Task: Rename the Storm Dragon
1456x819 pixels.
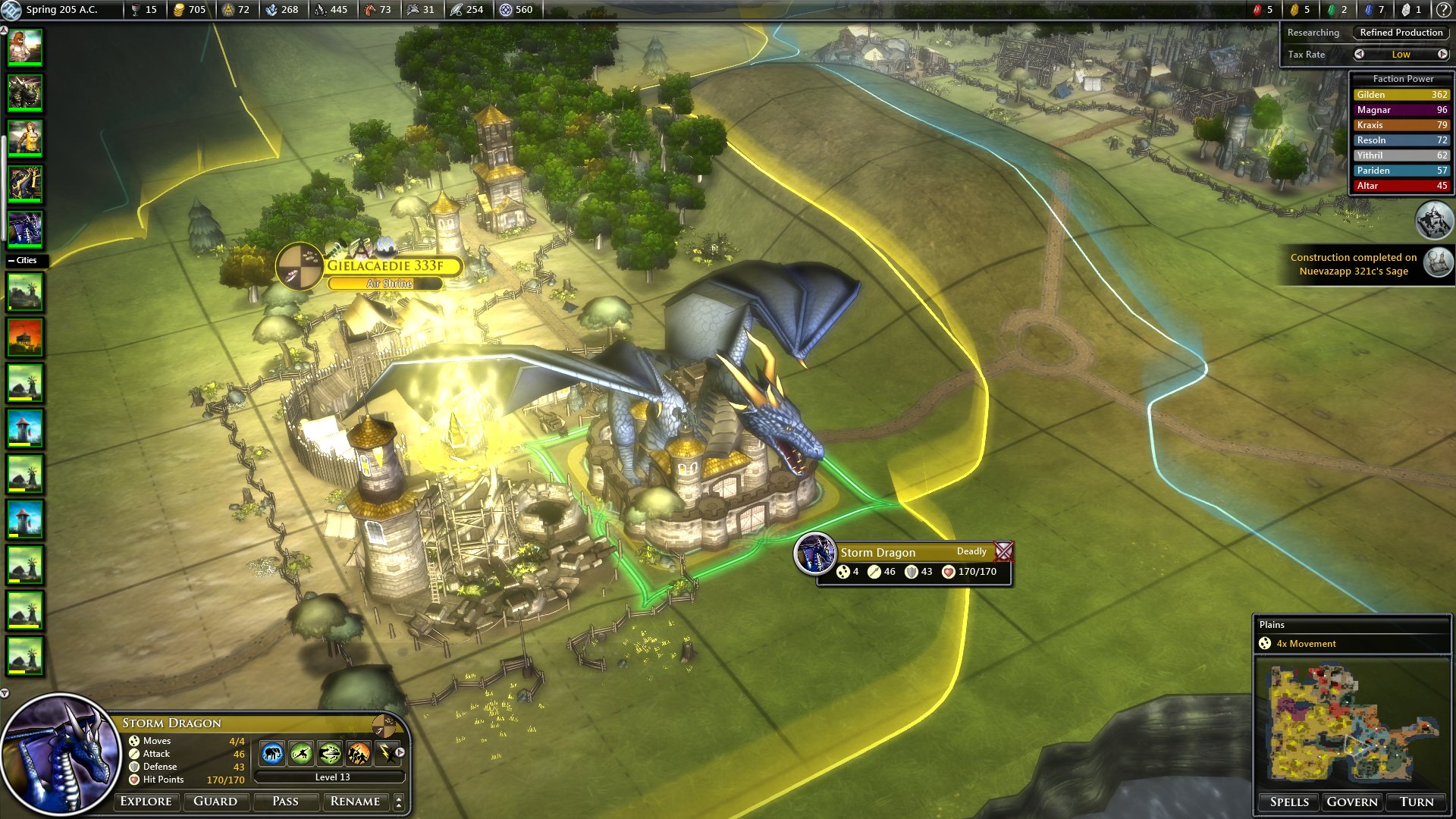Action: click(355, 802)
